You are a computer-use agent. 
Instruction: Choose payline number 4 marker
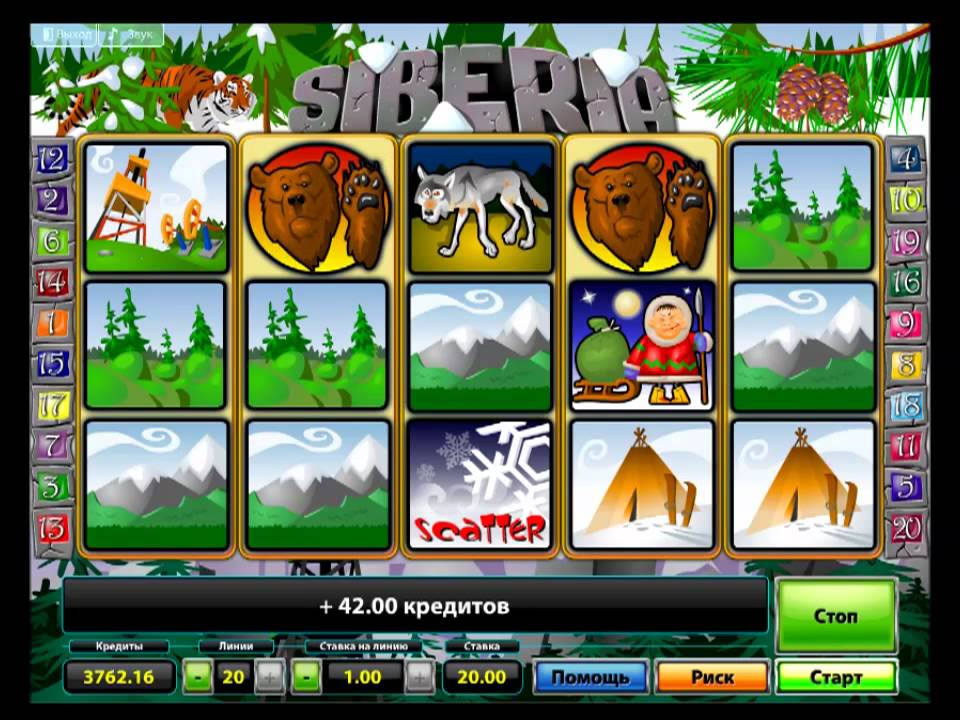click(905, 158)
